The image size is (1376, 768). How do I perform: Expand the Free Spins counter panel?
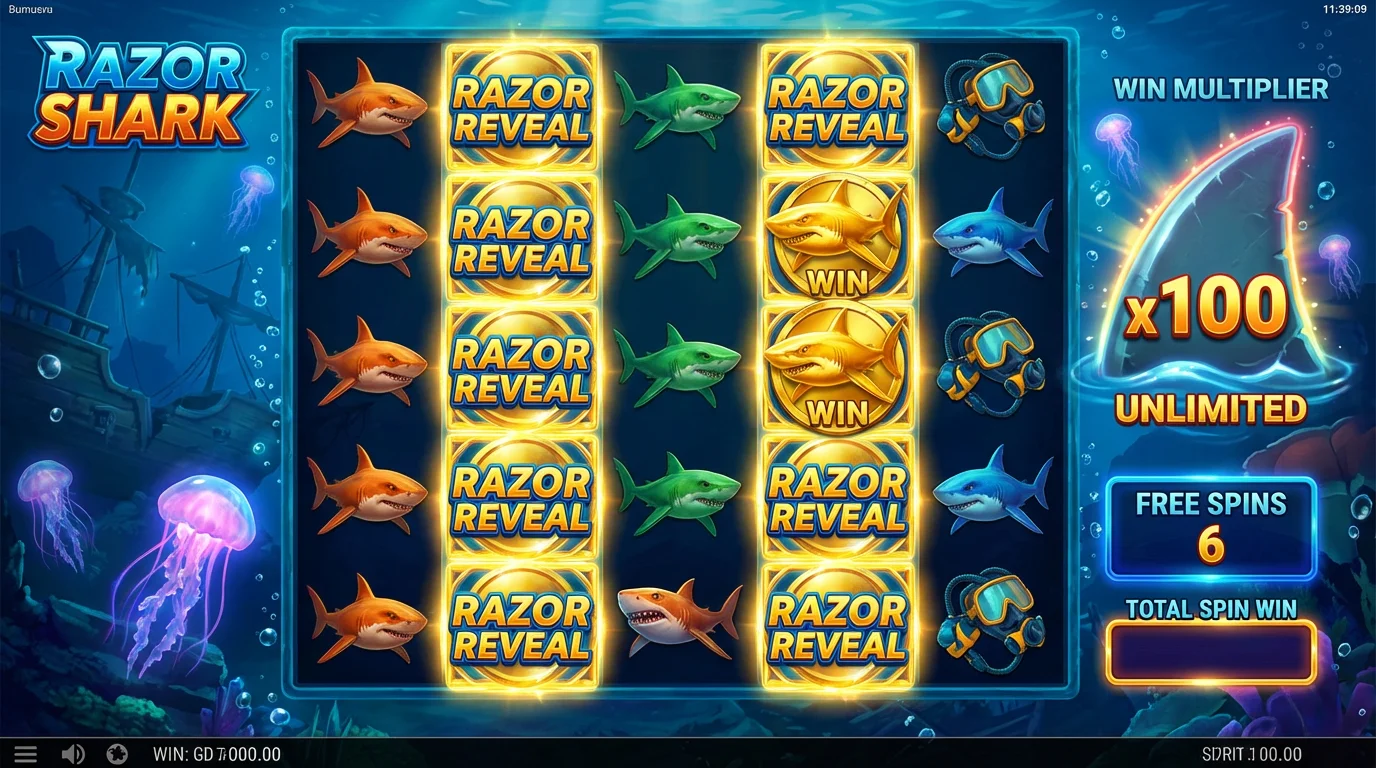(1211, 527)
